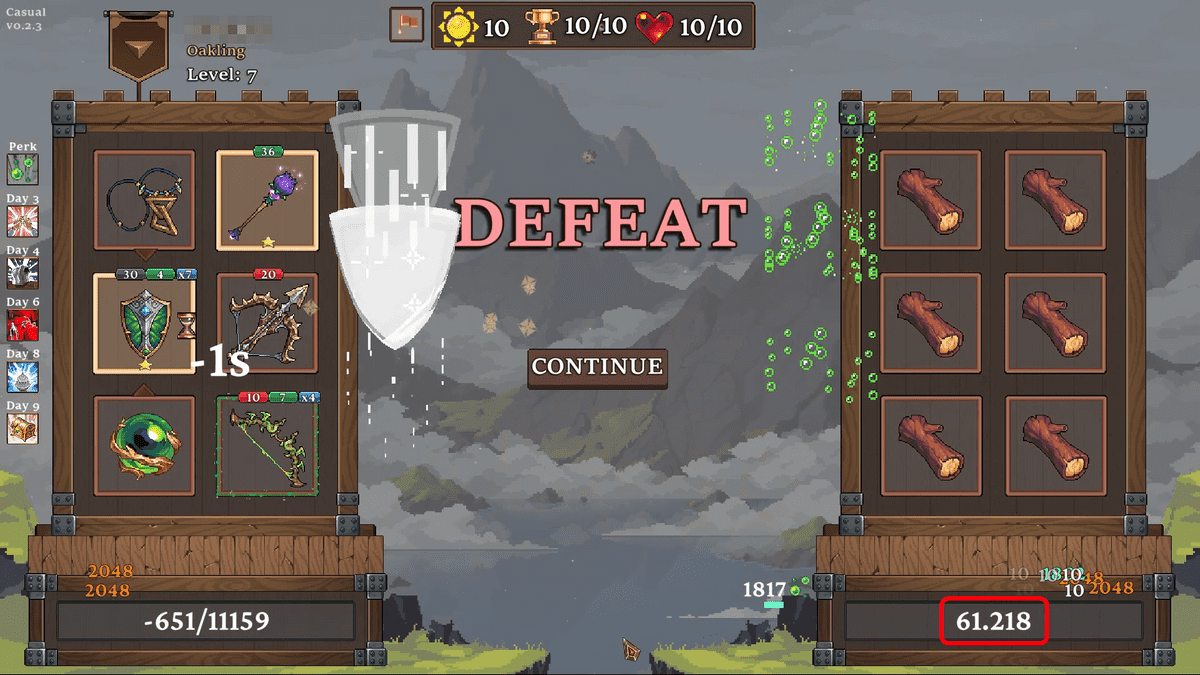Select the purple gem staff slot

coord(267,200)
